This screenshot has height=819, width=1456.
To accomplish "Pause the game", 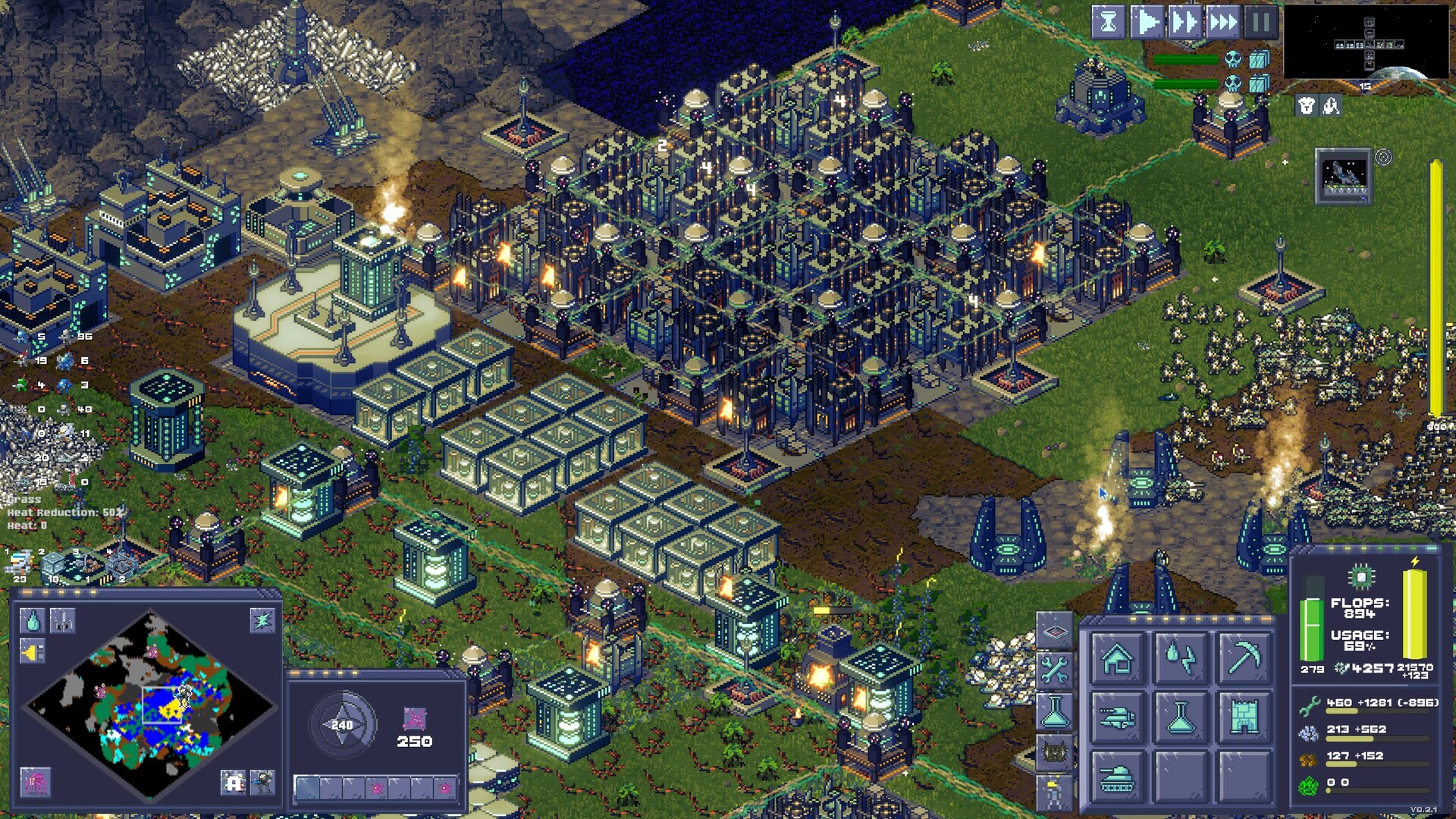I will coord(1260,22).
